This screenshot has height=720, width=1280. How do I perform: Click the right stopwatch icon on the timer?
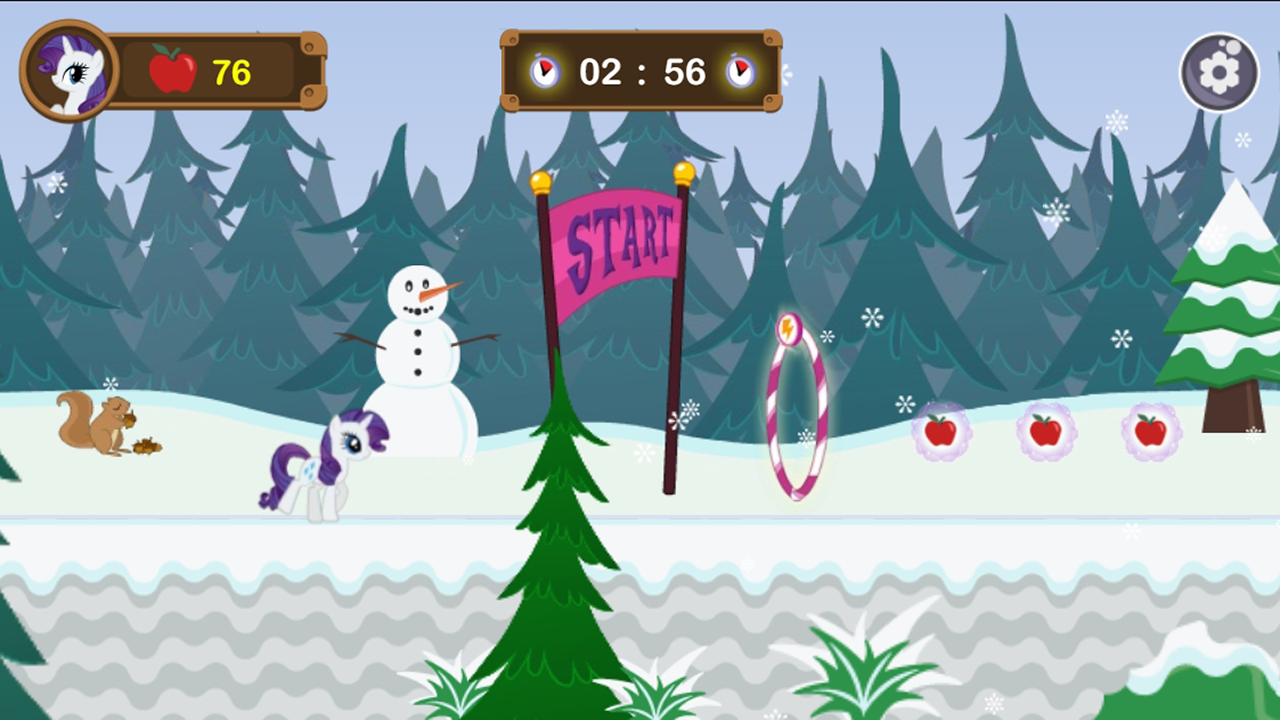point(741,71)
